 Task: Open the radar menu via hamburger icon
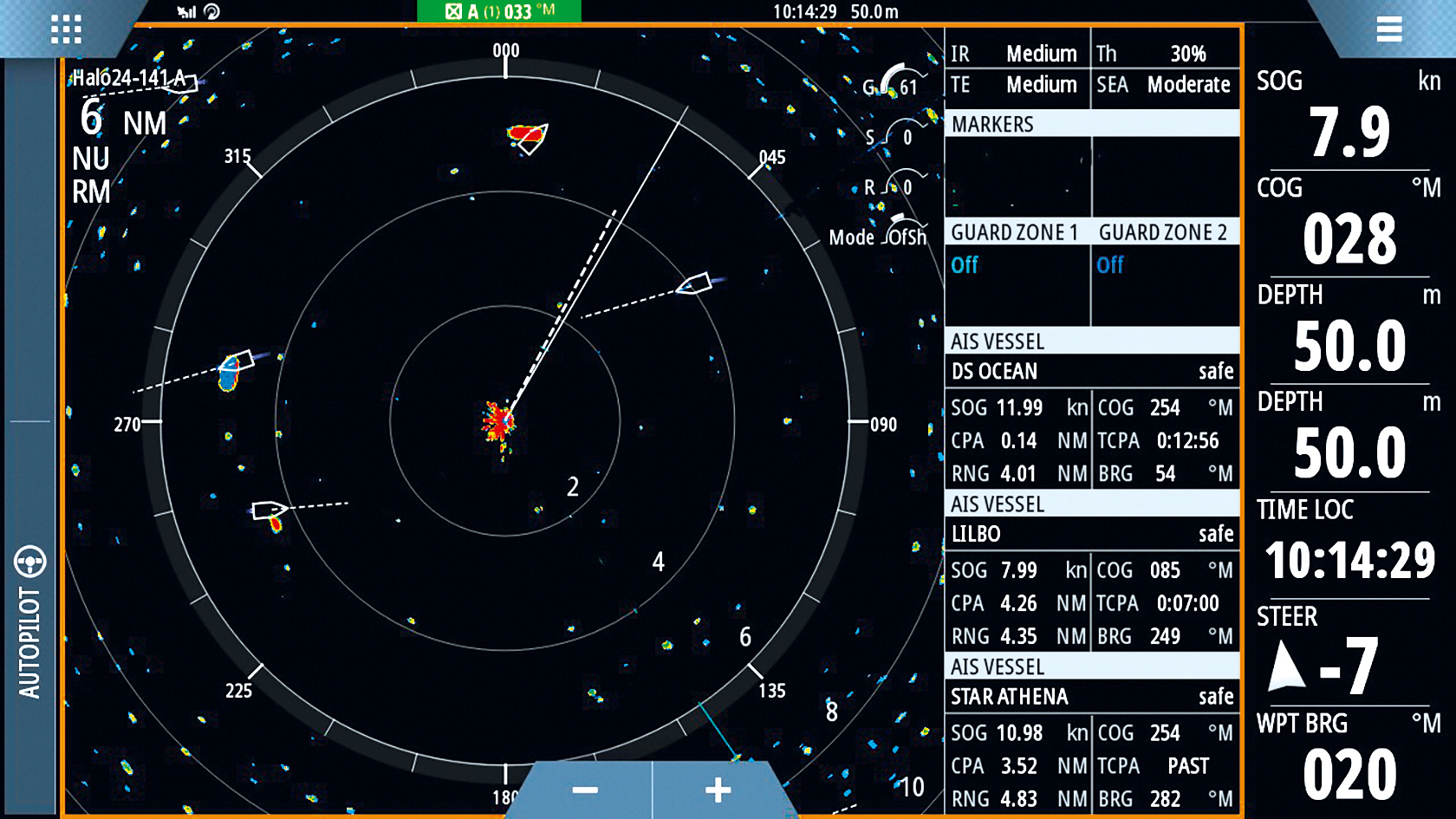click(x=1390, y=29)
